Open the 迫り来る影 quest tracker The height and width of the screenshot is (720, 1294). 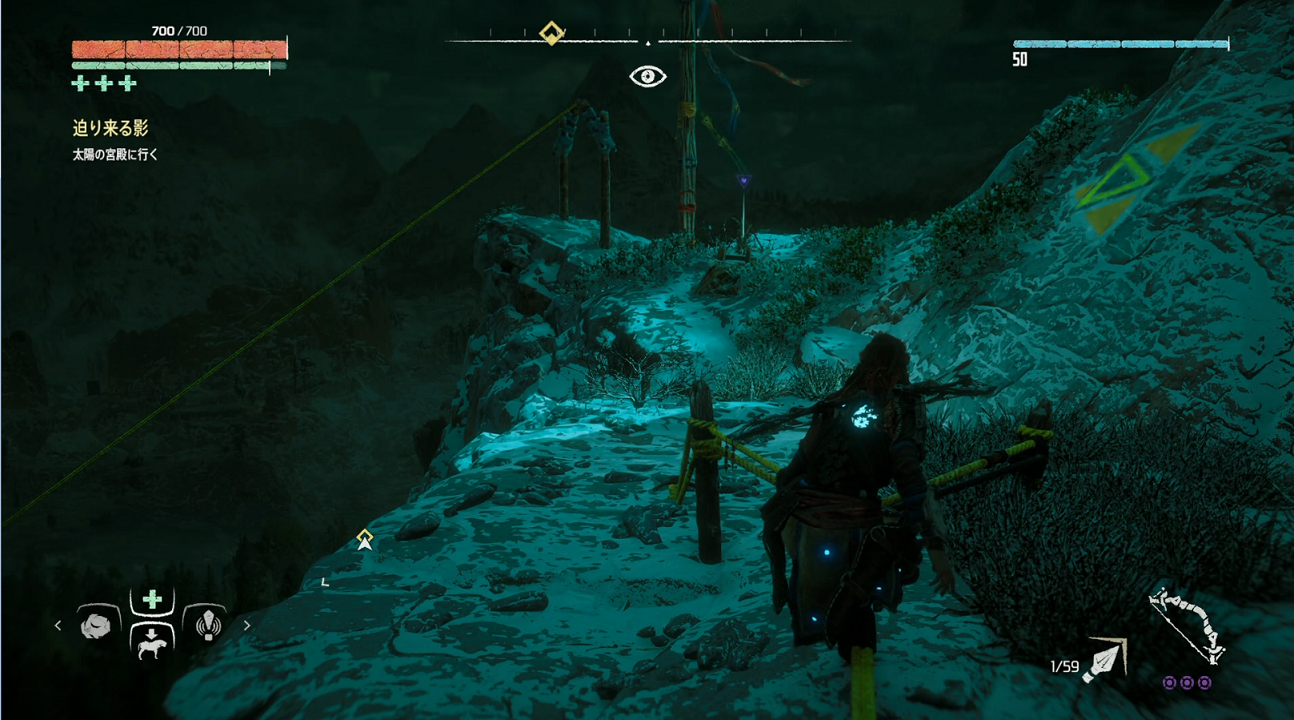111,128
